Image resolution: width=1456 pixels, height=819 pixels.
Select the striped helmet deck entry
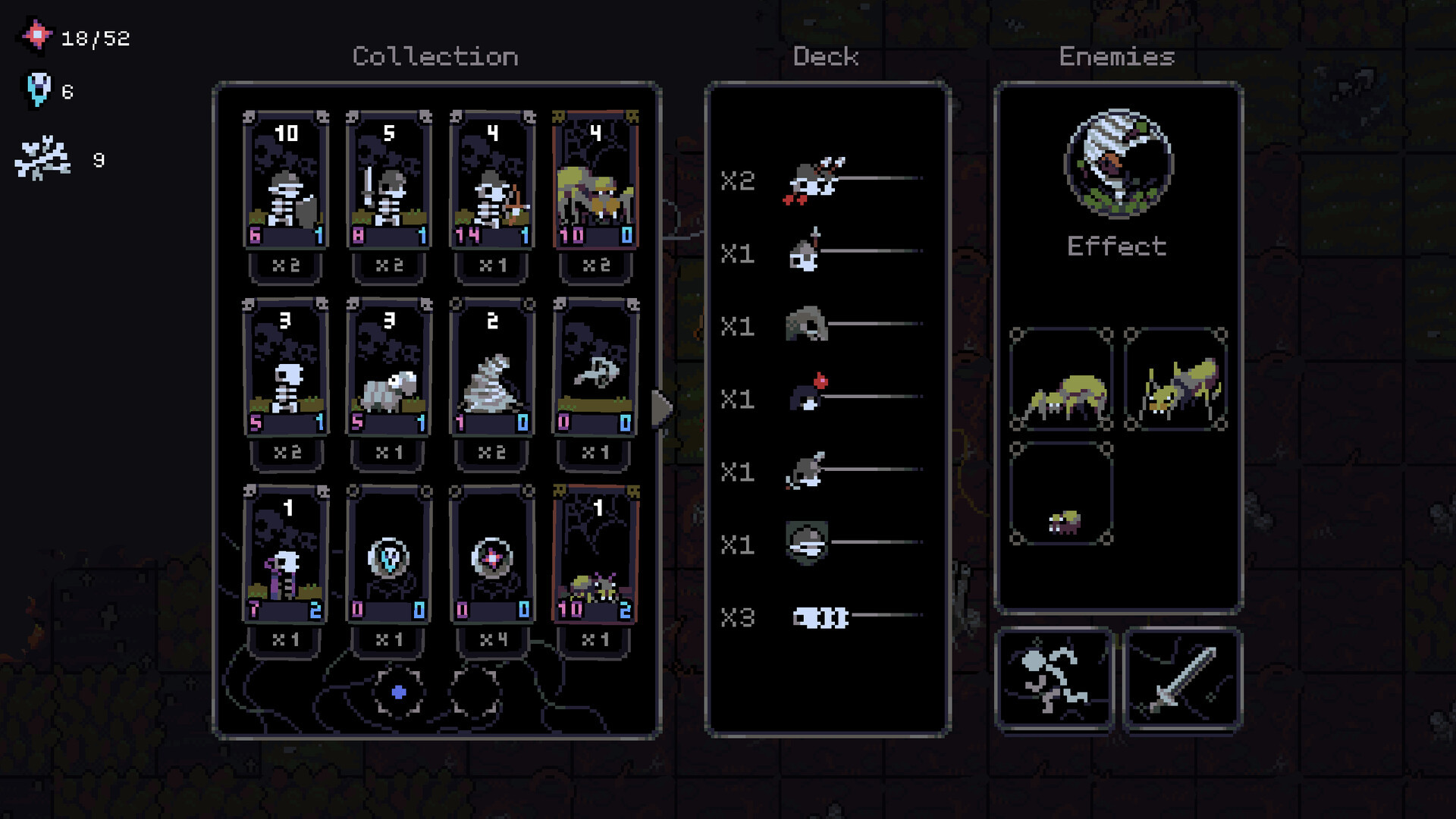pos(807,543)
